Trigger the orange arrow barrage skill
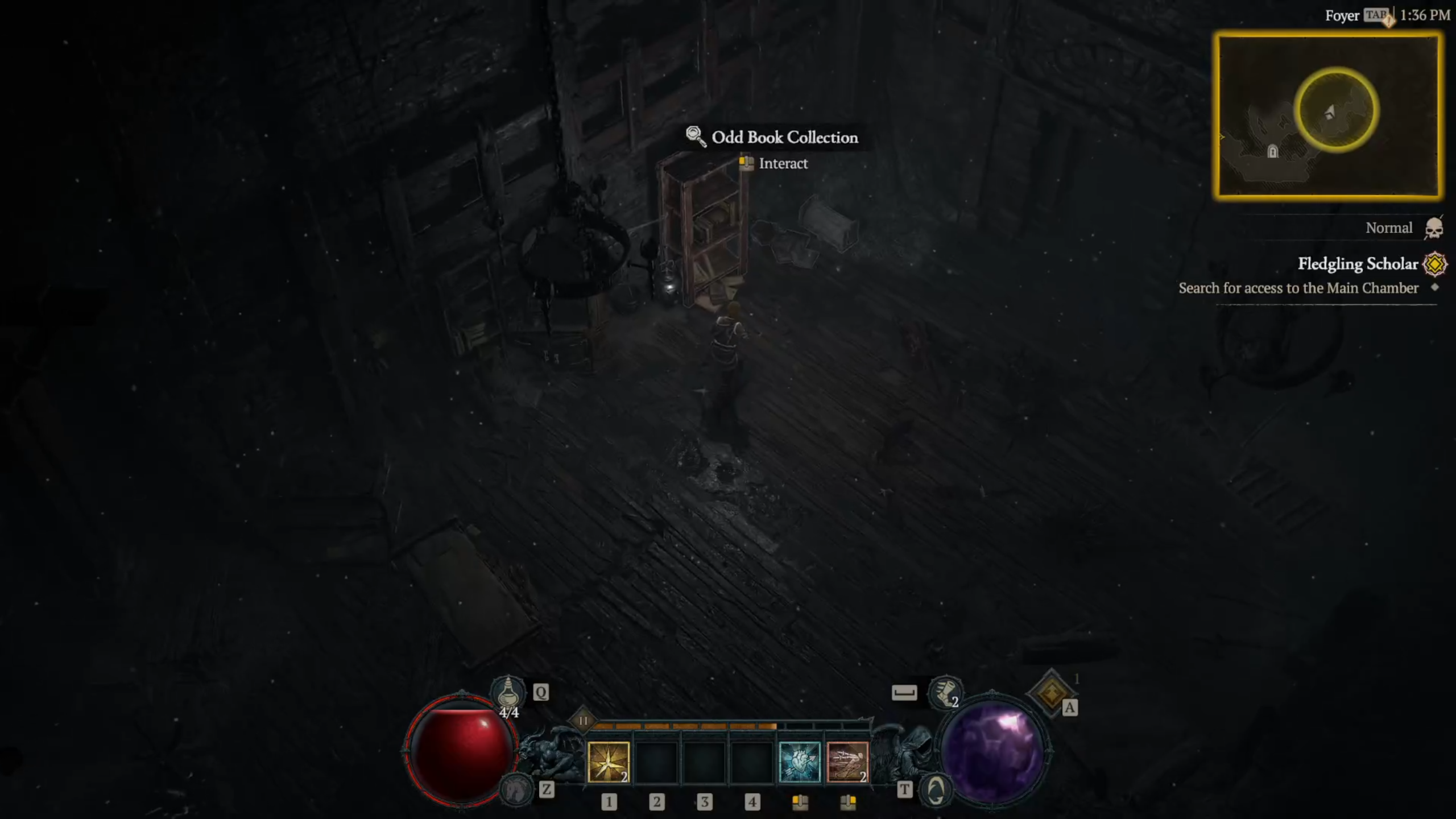The height and width of the screenshot is (819, 1456). 847,762
